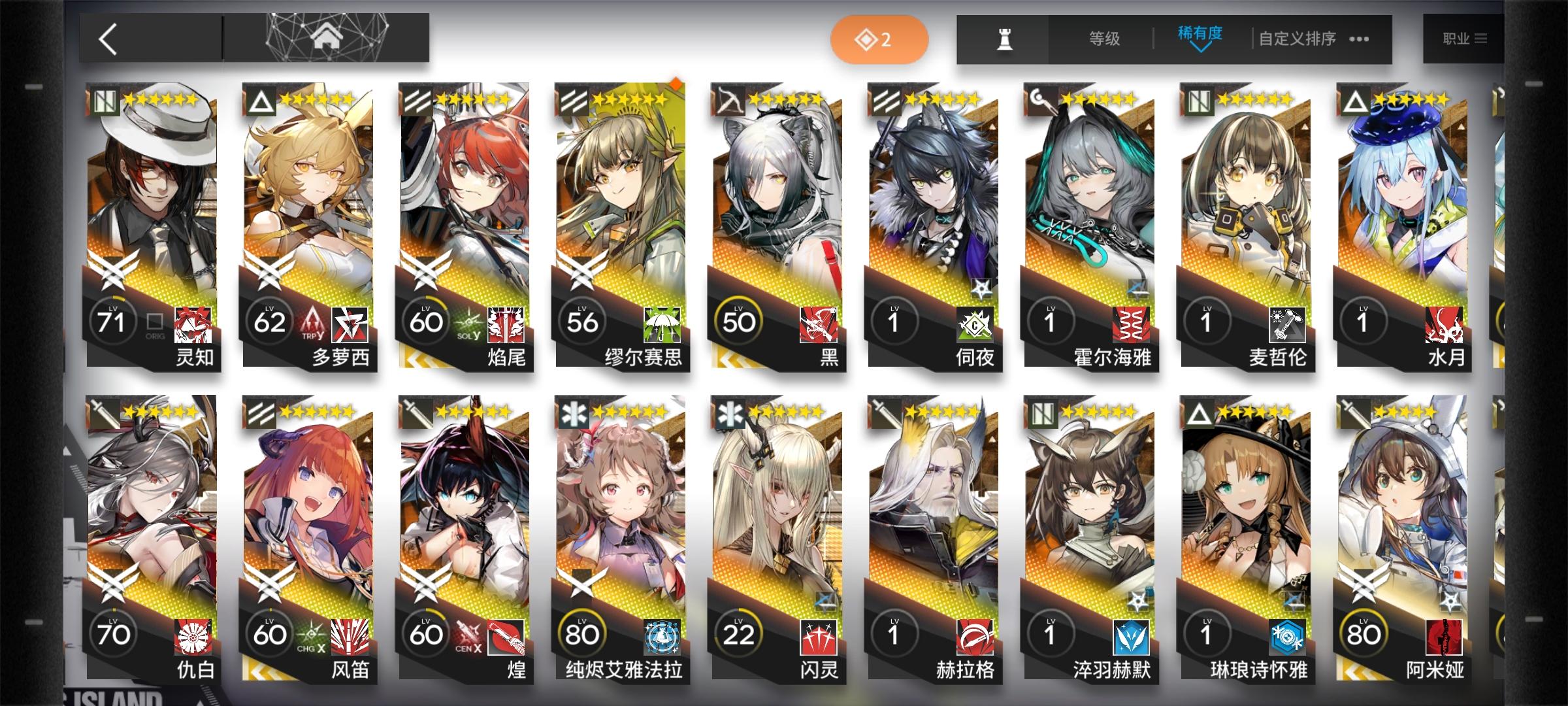Click the orange badge showing 2
The height and width of the screenshot is (706, 1568).
[x=879, y=39]
